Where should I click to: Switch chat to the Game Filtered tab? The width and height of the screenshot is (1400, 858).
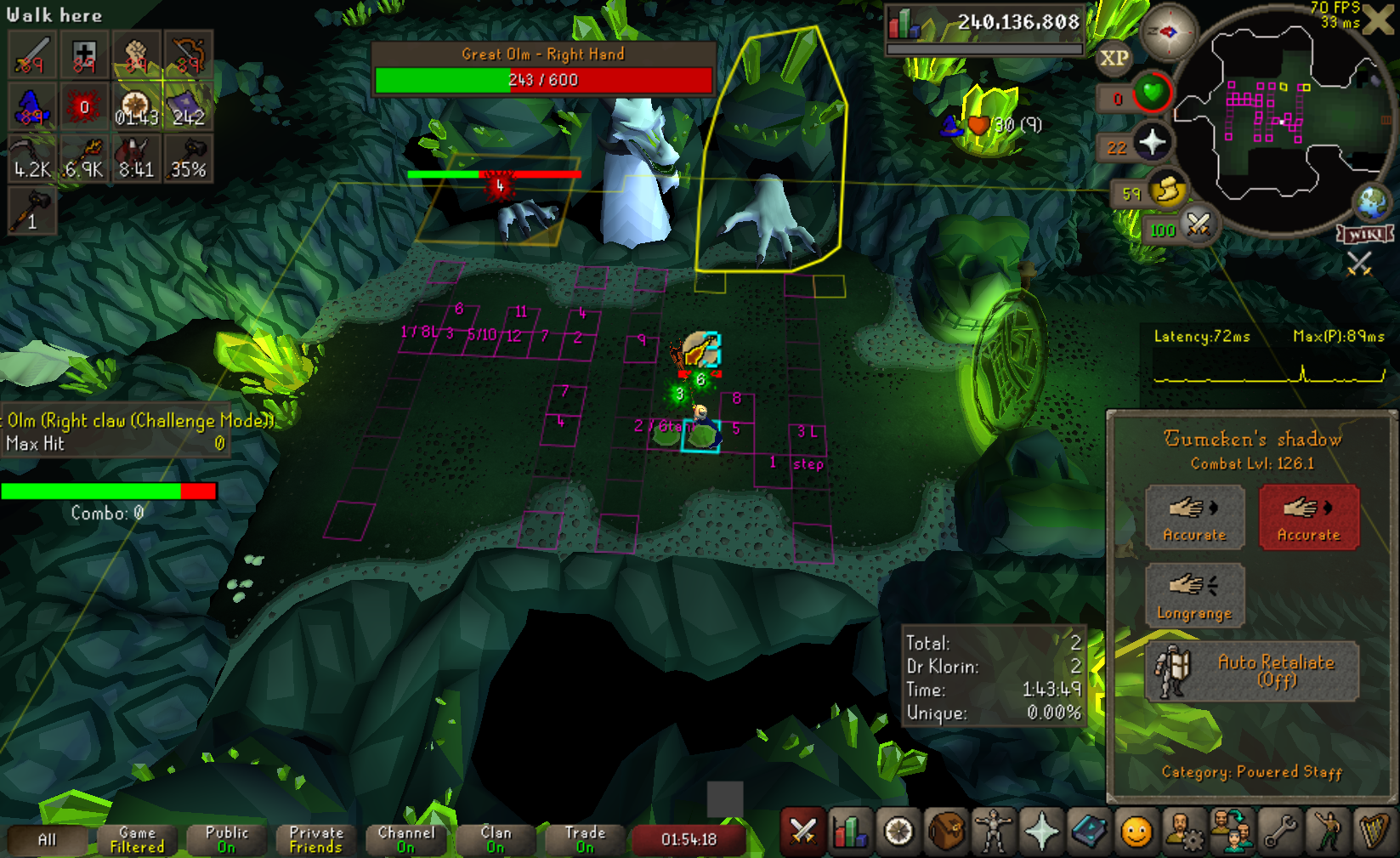point(137,839)
